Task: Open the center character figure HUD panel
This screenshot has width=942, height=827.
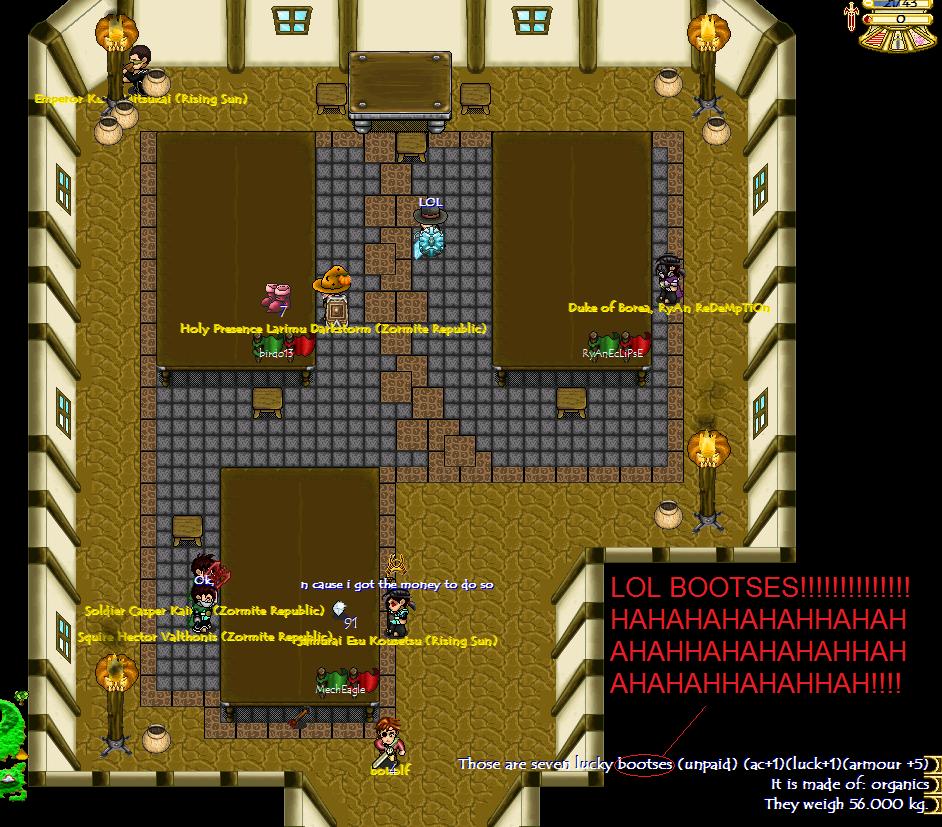Action: click(898, 39)
